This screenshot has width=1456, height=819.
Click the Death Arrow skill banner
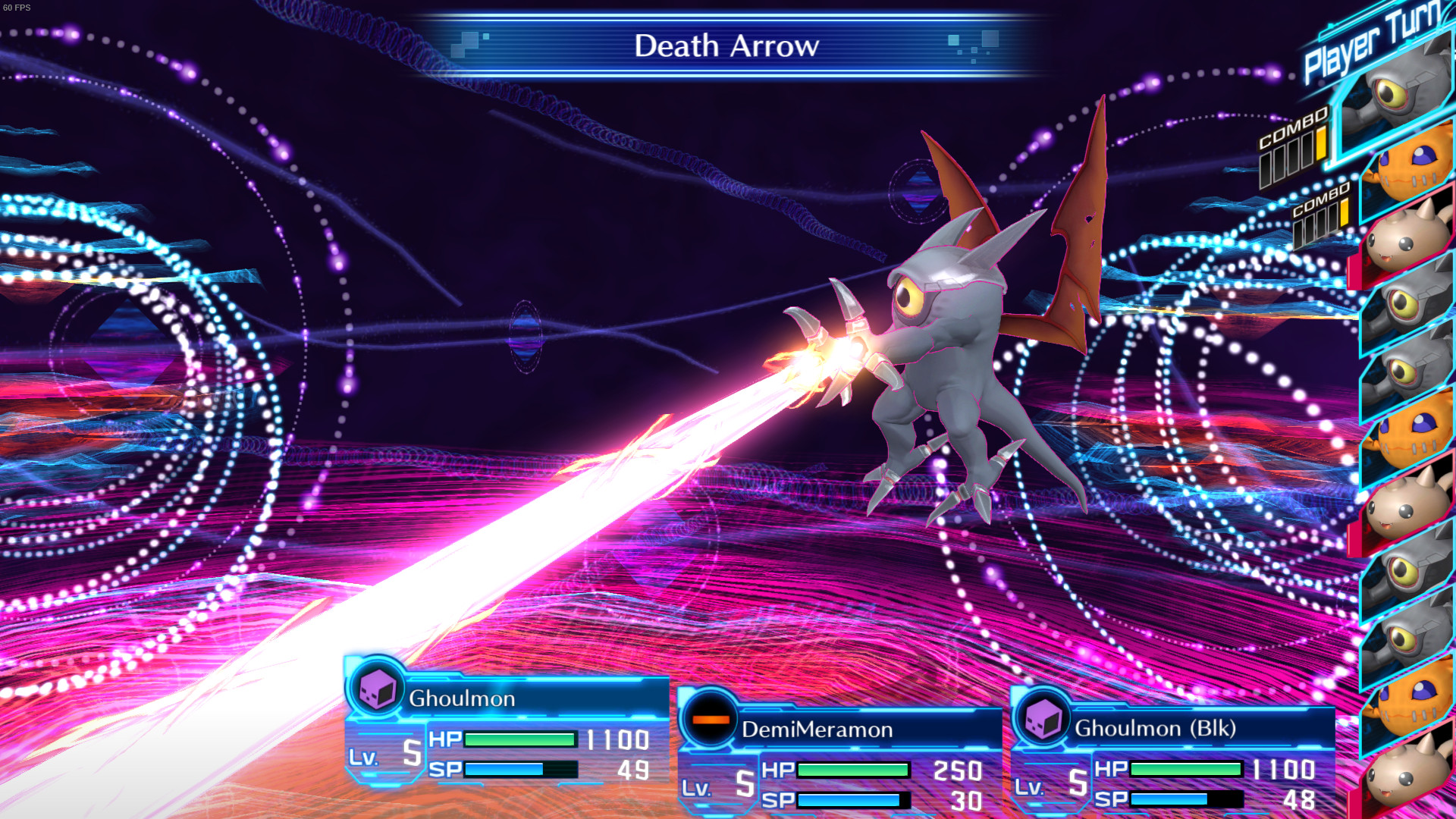pos(726,47)
